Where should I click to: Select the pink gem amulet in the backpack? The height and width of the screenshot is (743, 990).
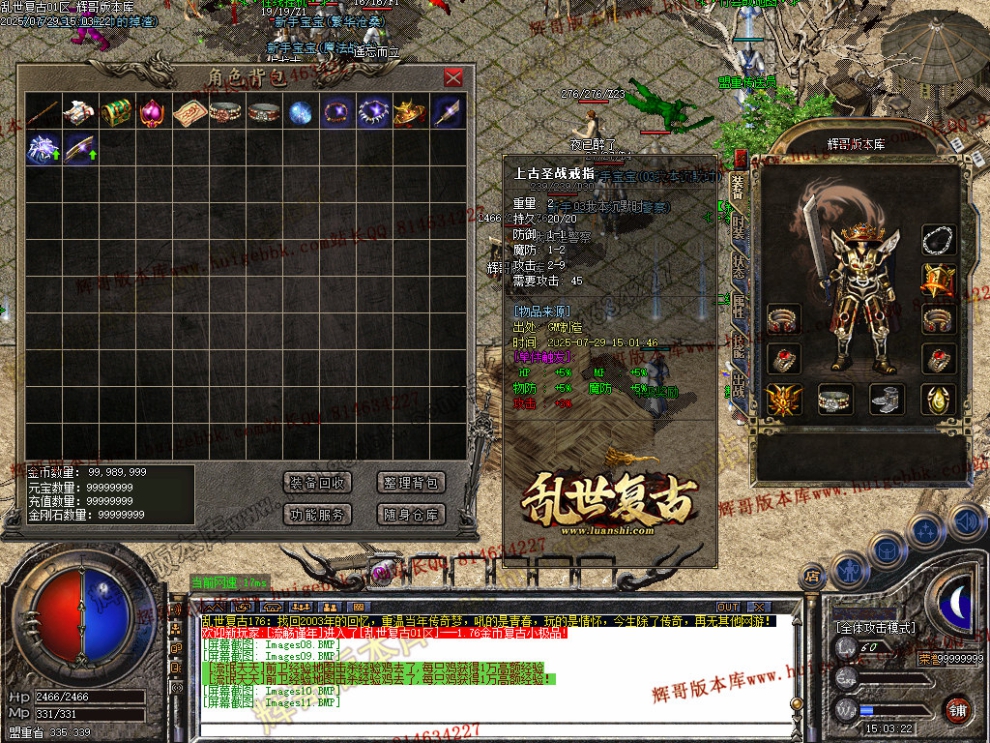click(152, 112)
